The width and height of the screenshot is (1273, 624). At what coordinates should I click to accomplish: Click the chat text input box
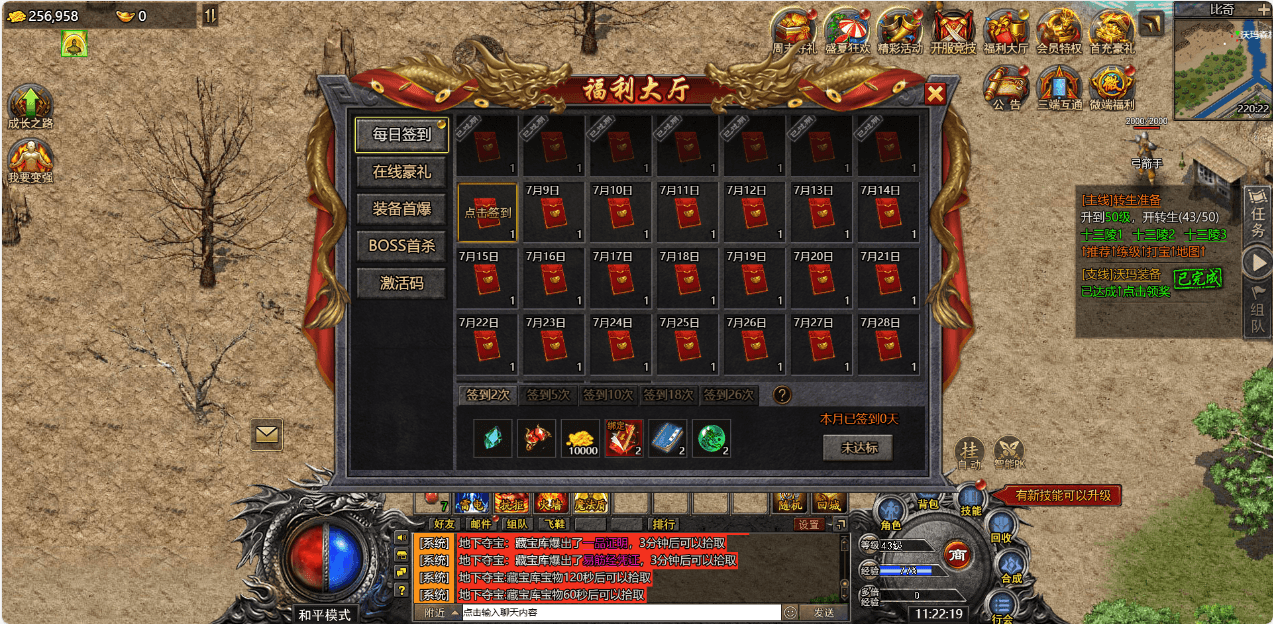[x=620, y=612]
